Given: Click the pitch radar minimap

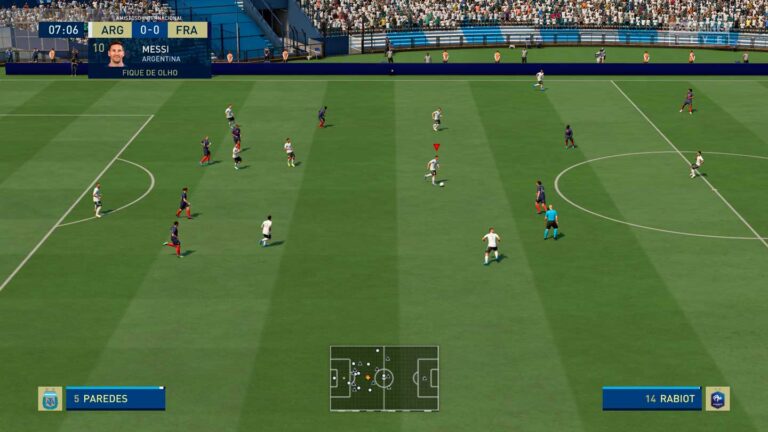Looking at the screenshot, I should click(x=384, y=378).
